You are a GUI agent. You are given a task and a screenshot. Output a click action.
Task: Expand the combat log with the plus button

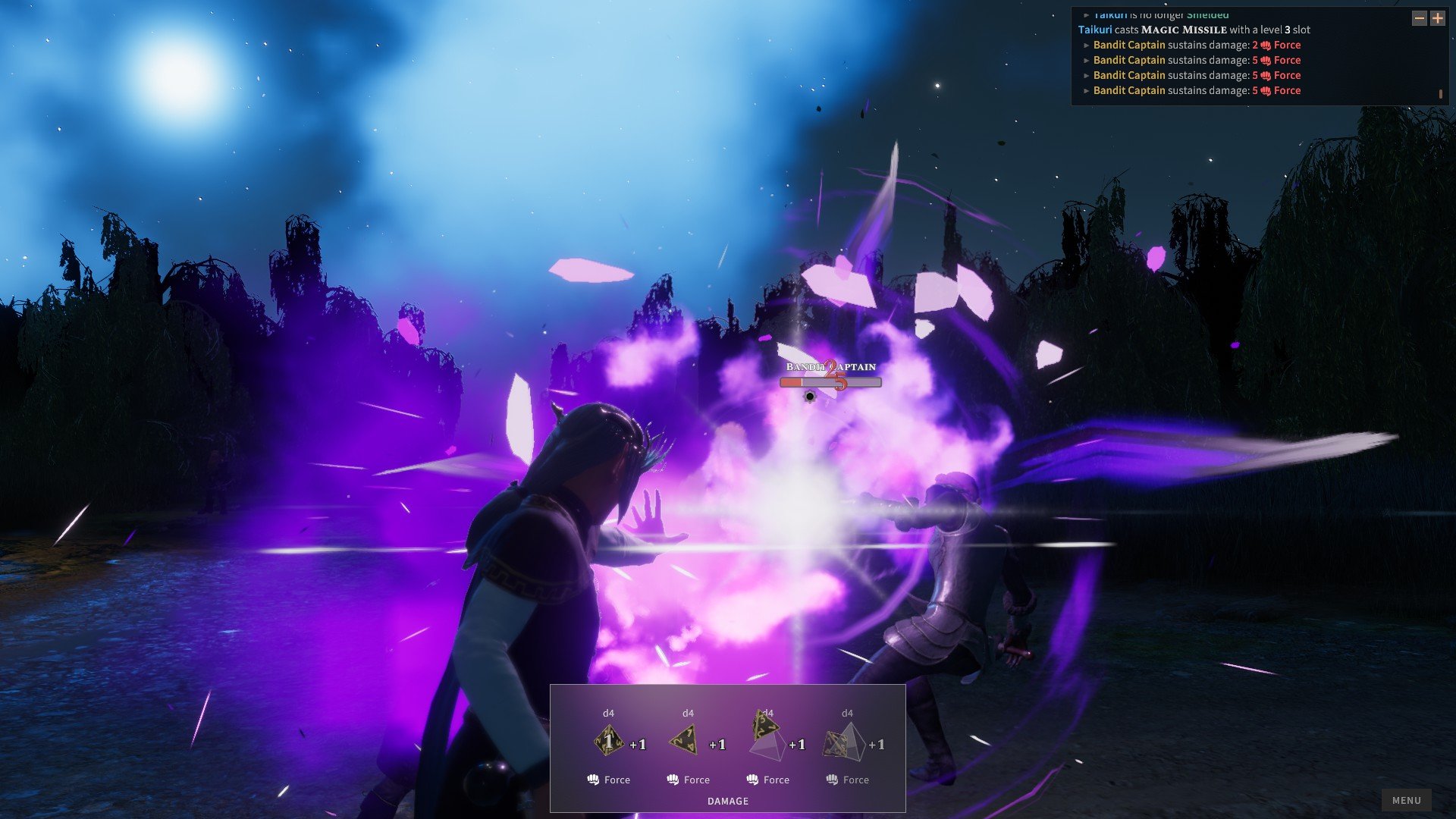tap(1438, 18)
